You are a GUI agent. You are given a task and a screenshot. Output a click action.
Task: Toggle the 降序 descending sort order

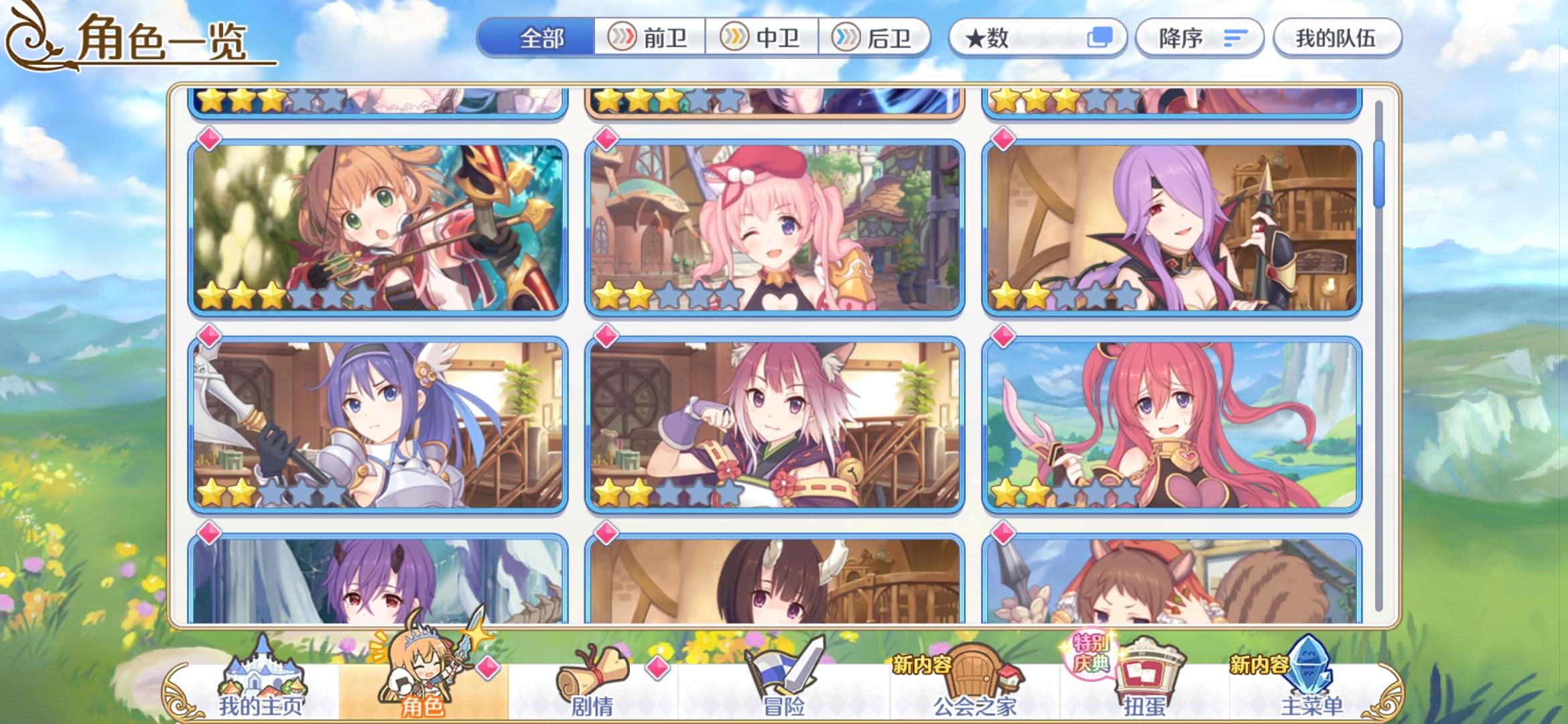1199,38
